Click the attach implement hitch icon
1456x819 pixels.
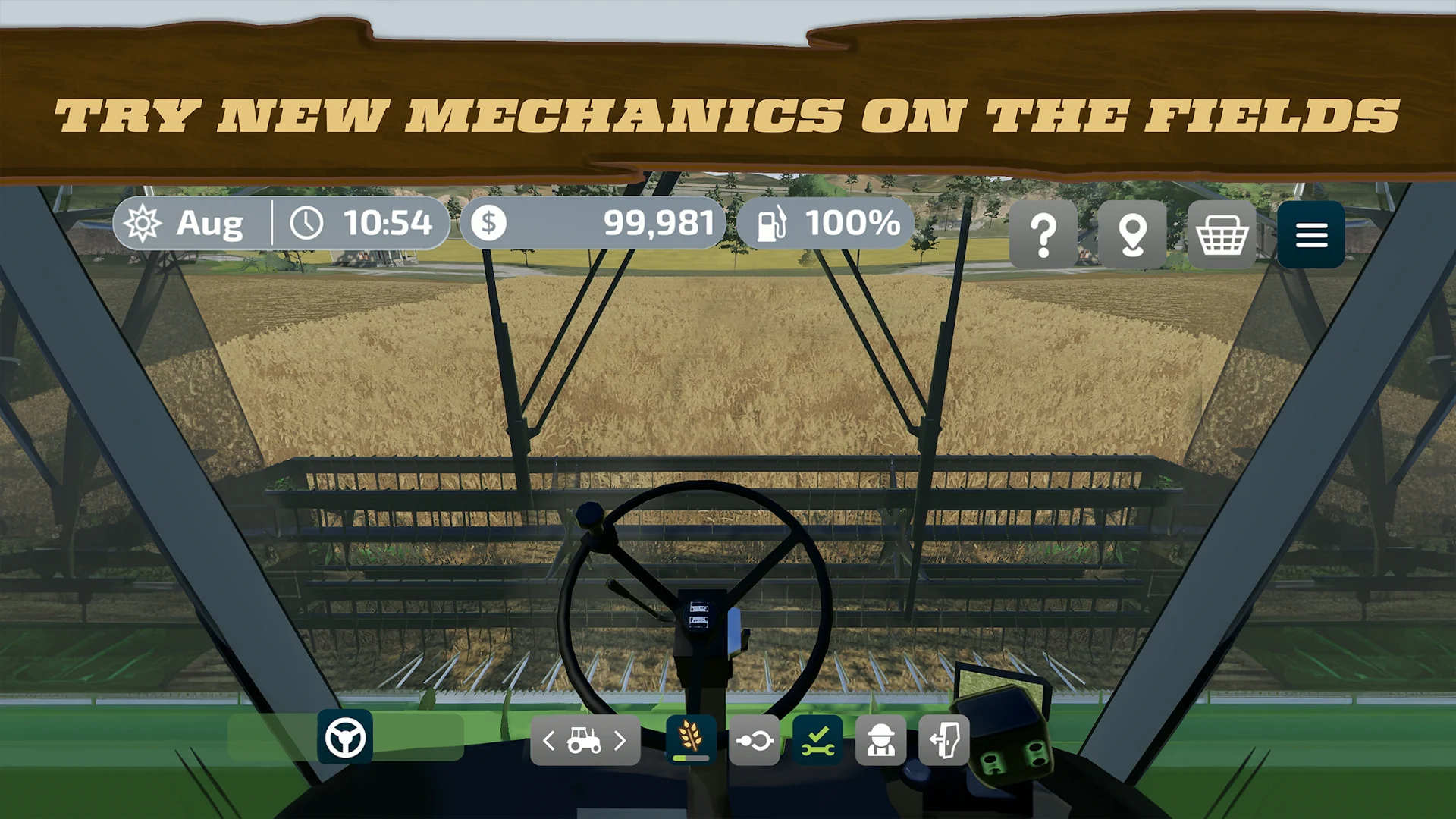[x=755, y=741]
